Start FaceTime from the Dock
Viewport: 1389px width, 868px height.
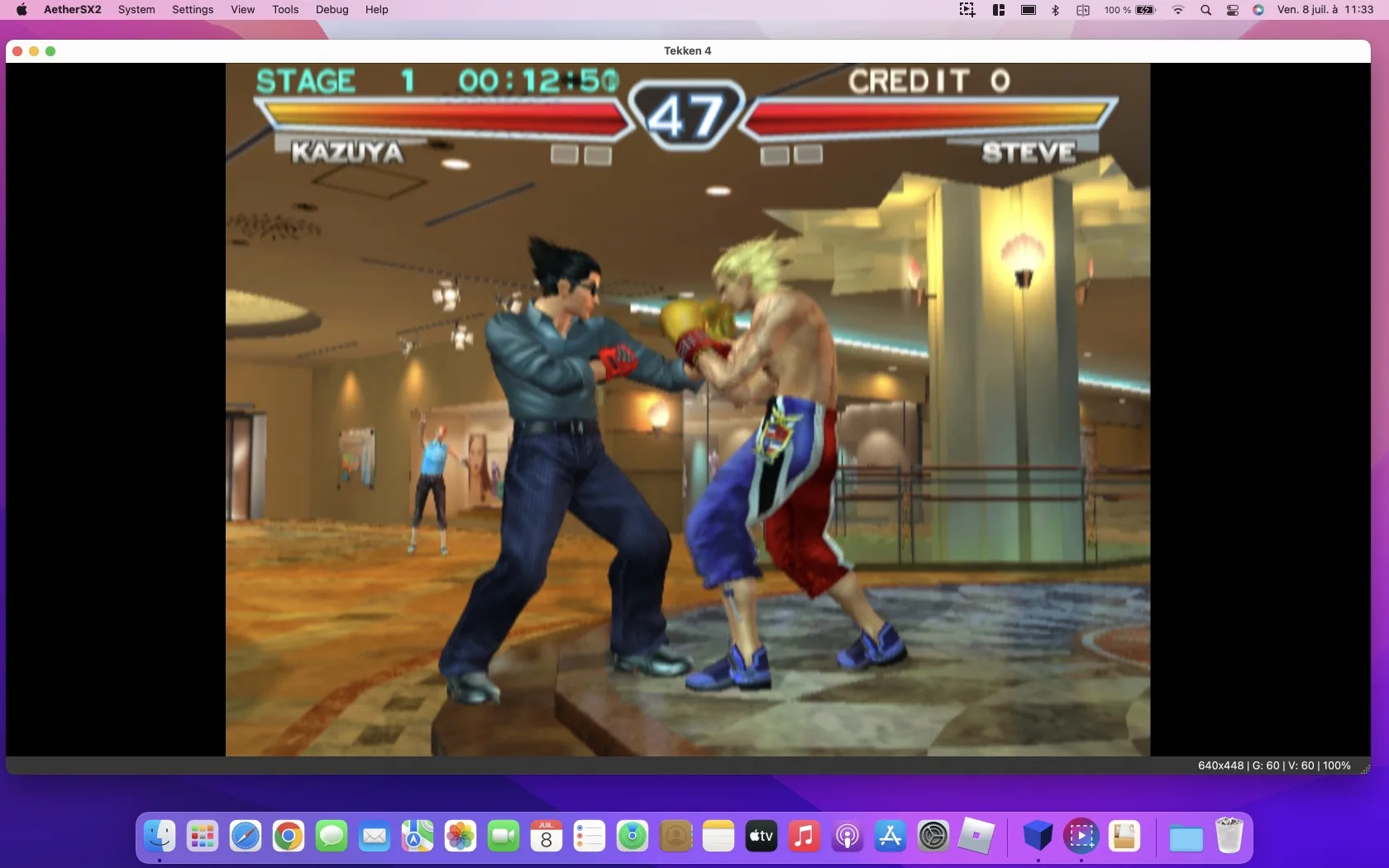tap(504, 837)
